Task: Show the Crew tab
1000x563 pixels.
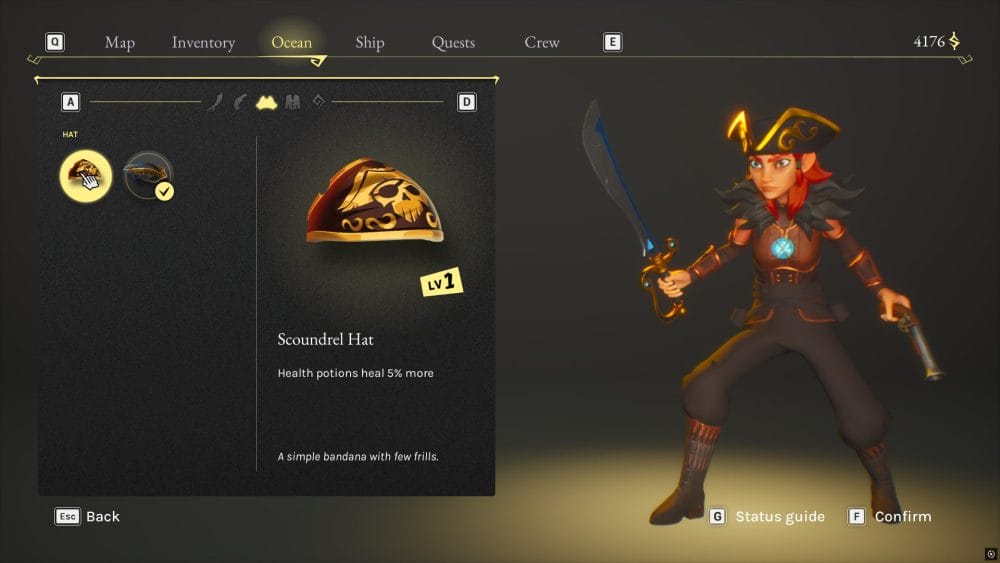Action: click(x=542, y=42)
